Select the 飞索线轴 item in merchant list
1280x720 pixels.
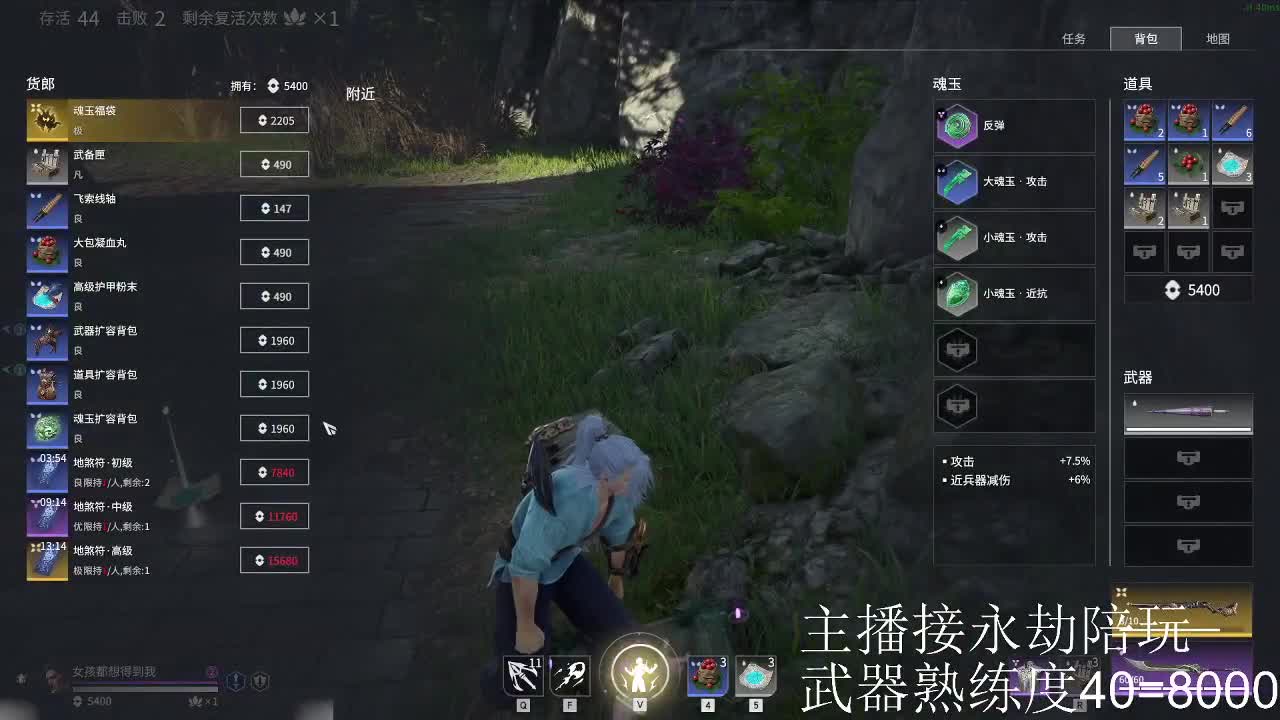click(46, 208)
